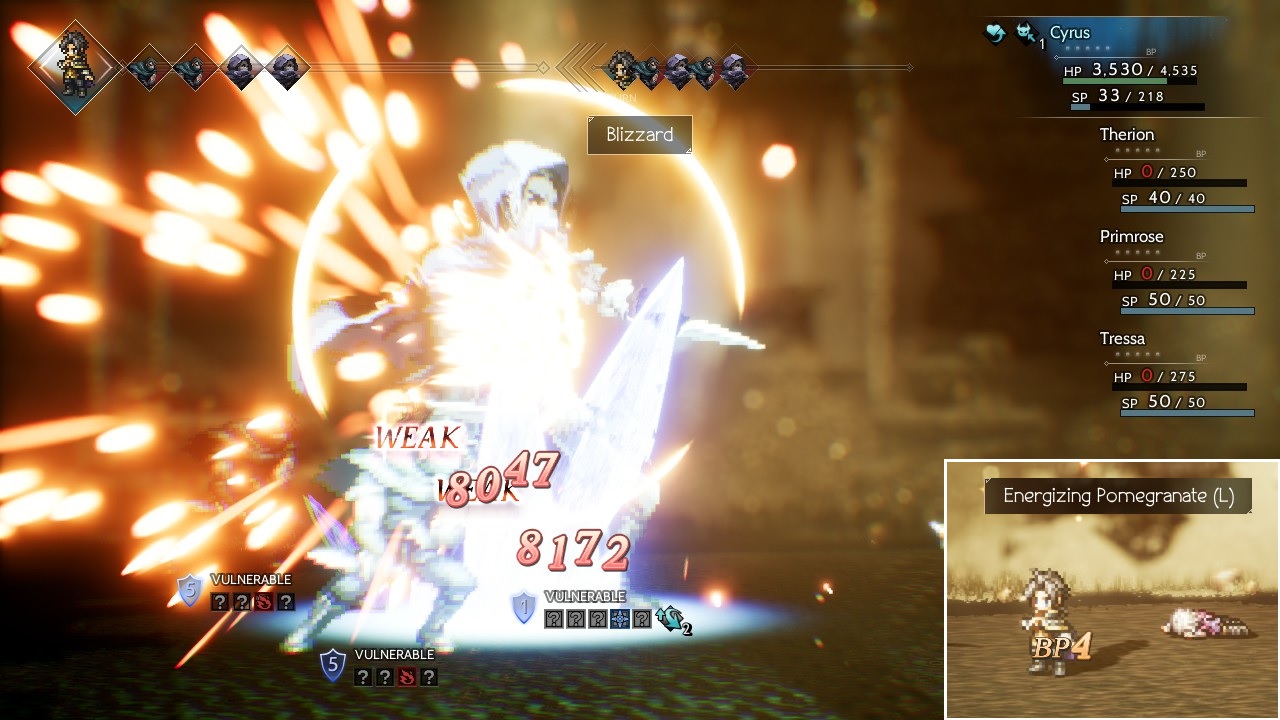Click the Blizzard skill name banner

coord(639,135)
